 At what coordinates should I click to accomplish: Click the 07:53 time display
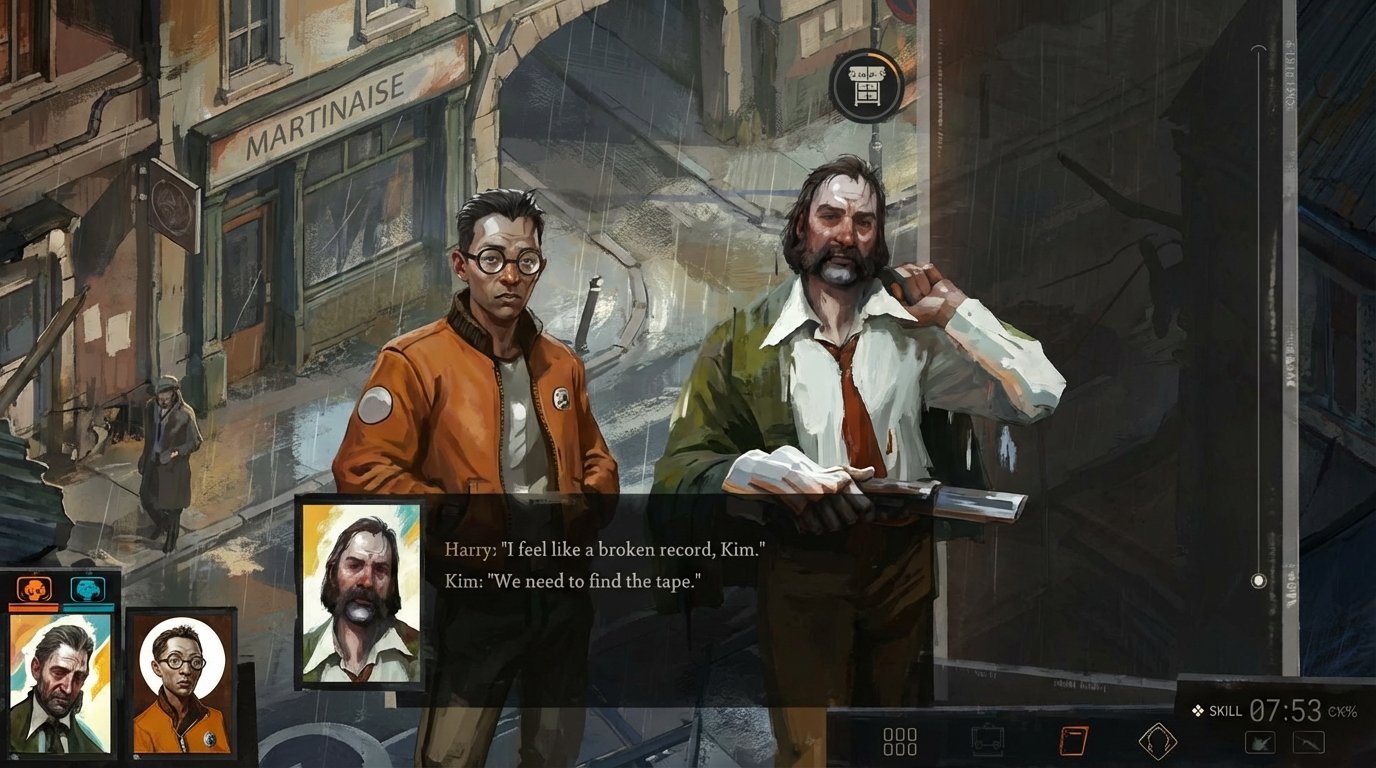(x=1285, y=710)
